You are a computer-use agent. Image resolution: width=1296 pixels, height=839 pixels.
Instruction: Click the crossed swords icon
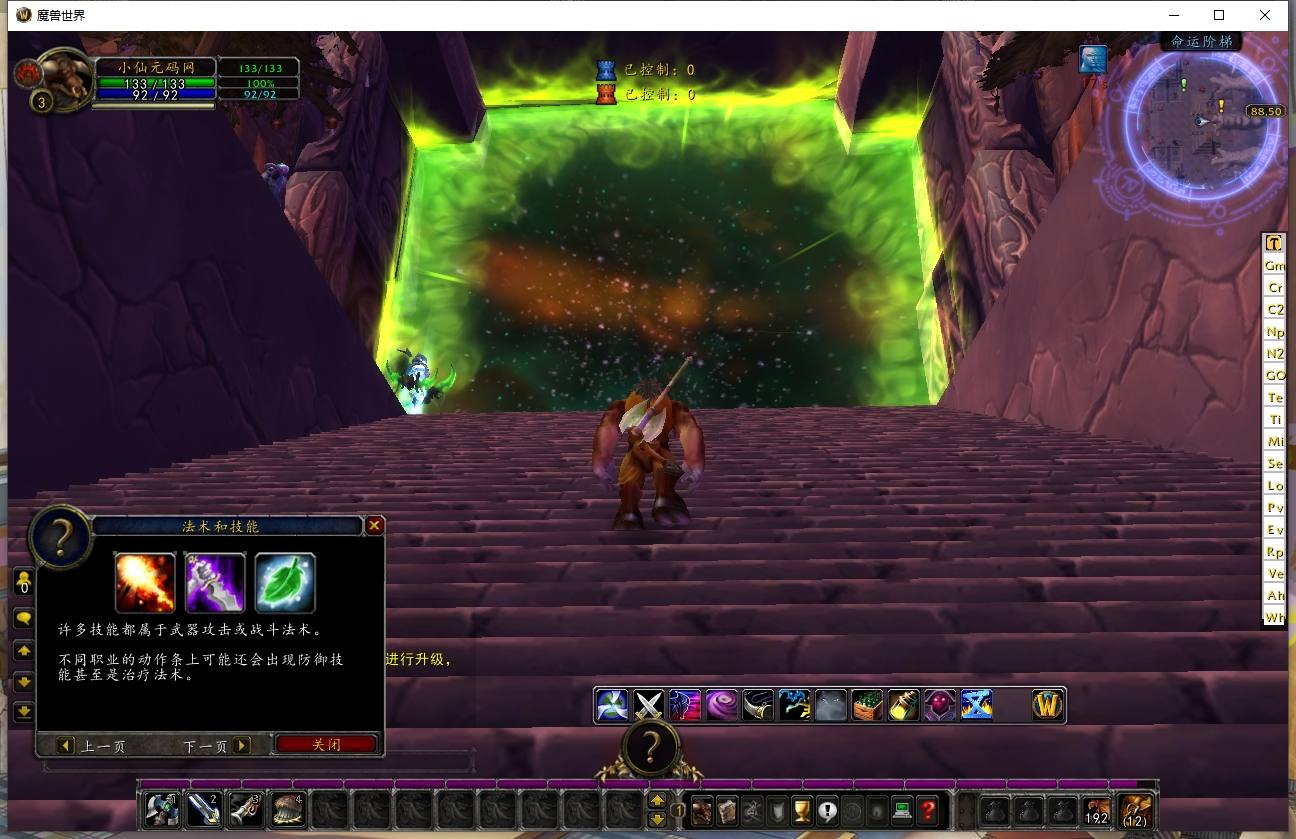pos(649,705)
